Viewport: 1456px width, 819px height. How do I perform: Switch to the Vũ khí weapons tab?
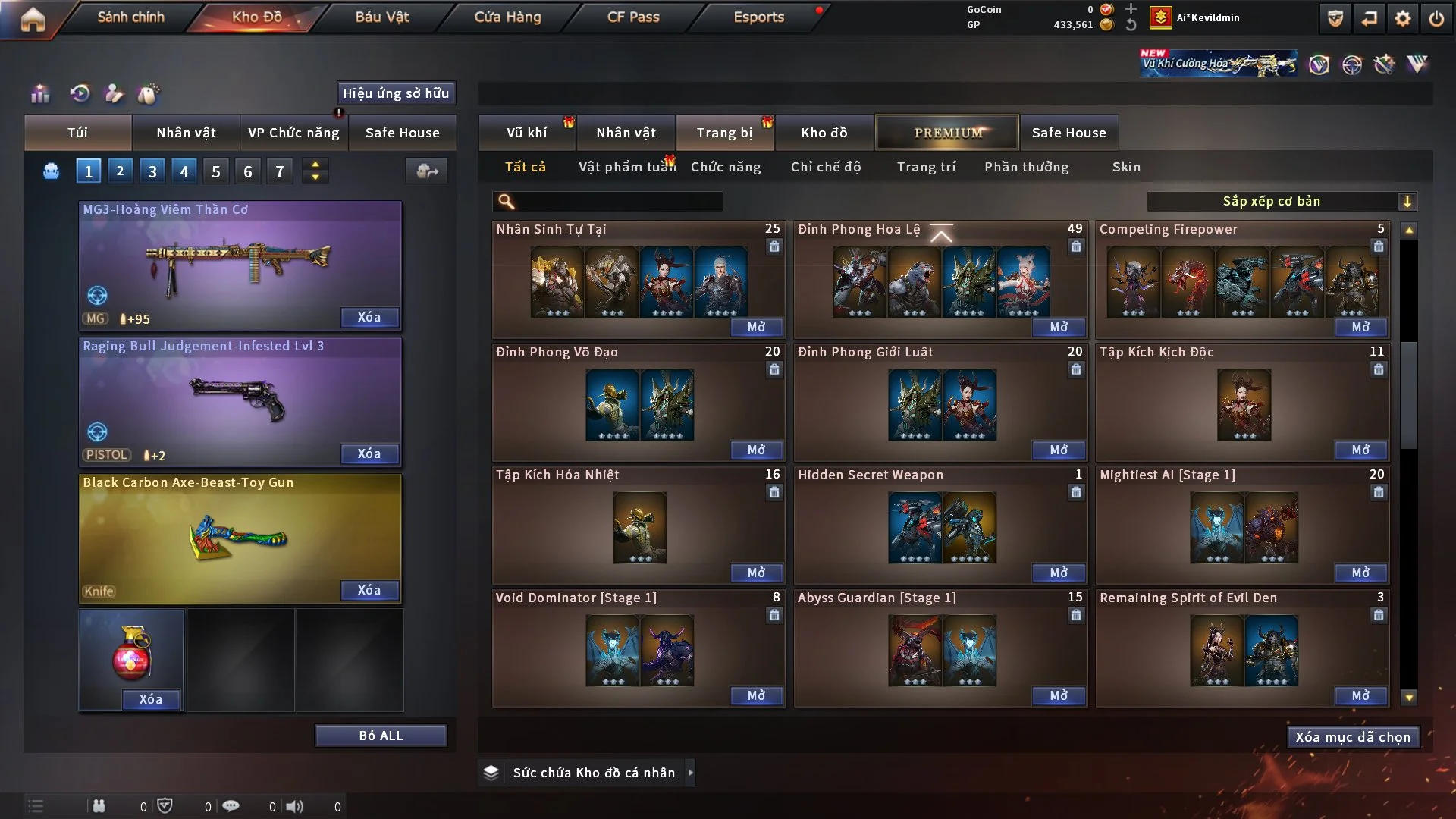coord(526,133)
